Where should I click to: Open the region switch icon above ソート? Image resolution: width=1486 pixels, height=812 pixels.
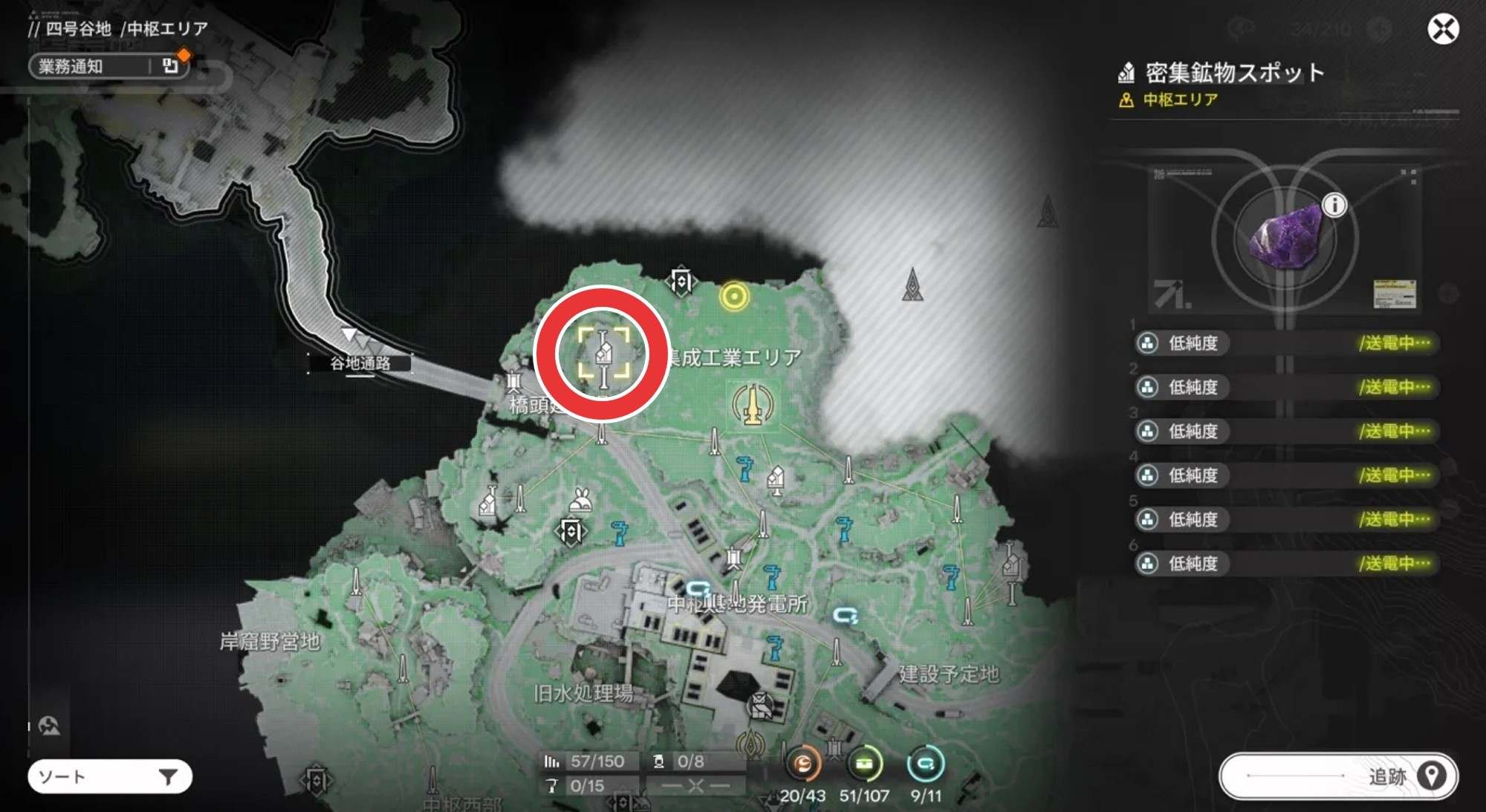click(49, 726)
